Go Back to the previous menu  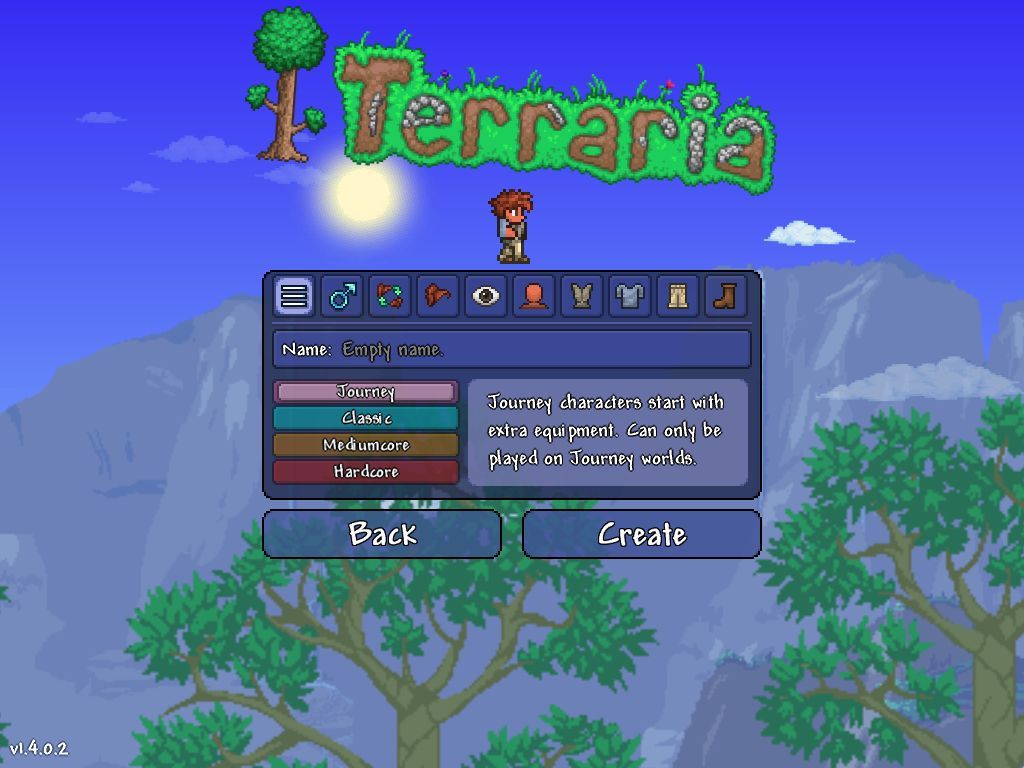click(382, 534)
